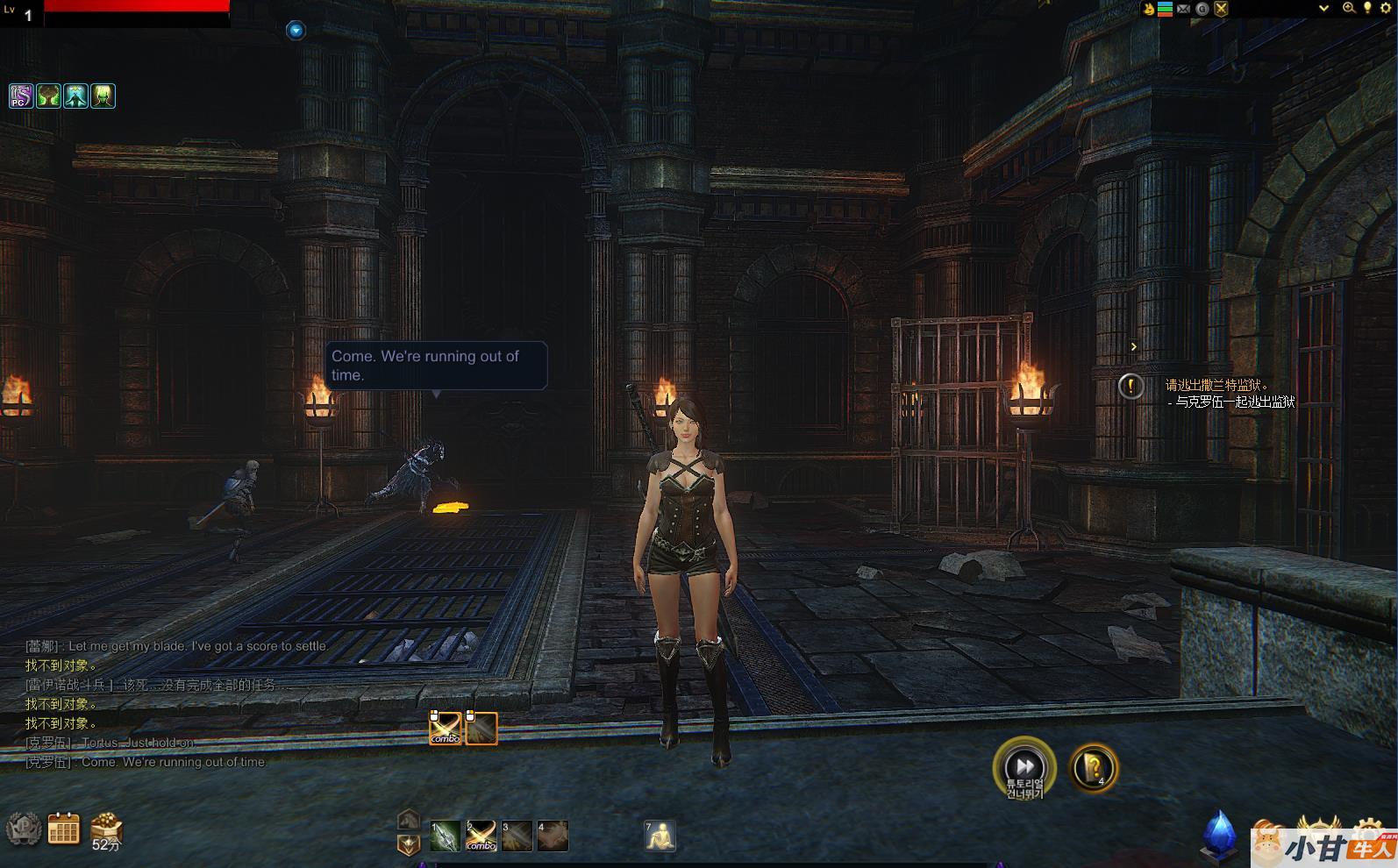
Task: Trigger the sitting rest skill in slot 7
Action: (x=660, y=836)
